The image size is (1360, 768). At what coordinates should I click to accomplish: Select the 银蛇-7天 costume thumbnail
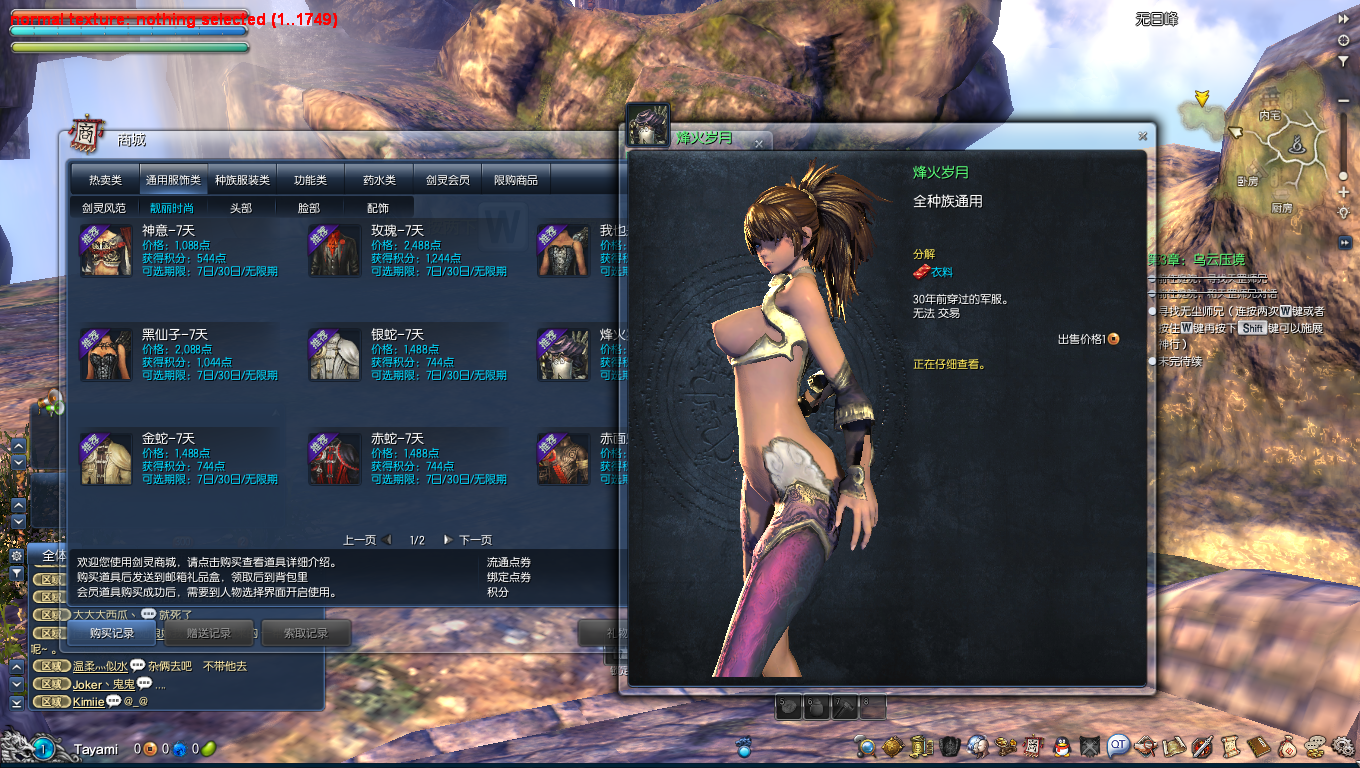point(334,355)
